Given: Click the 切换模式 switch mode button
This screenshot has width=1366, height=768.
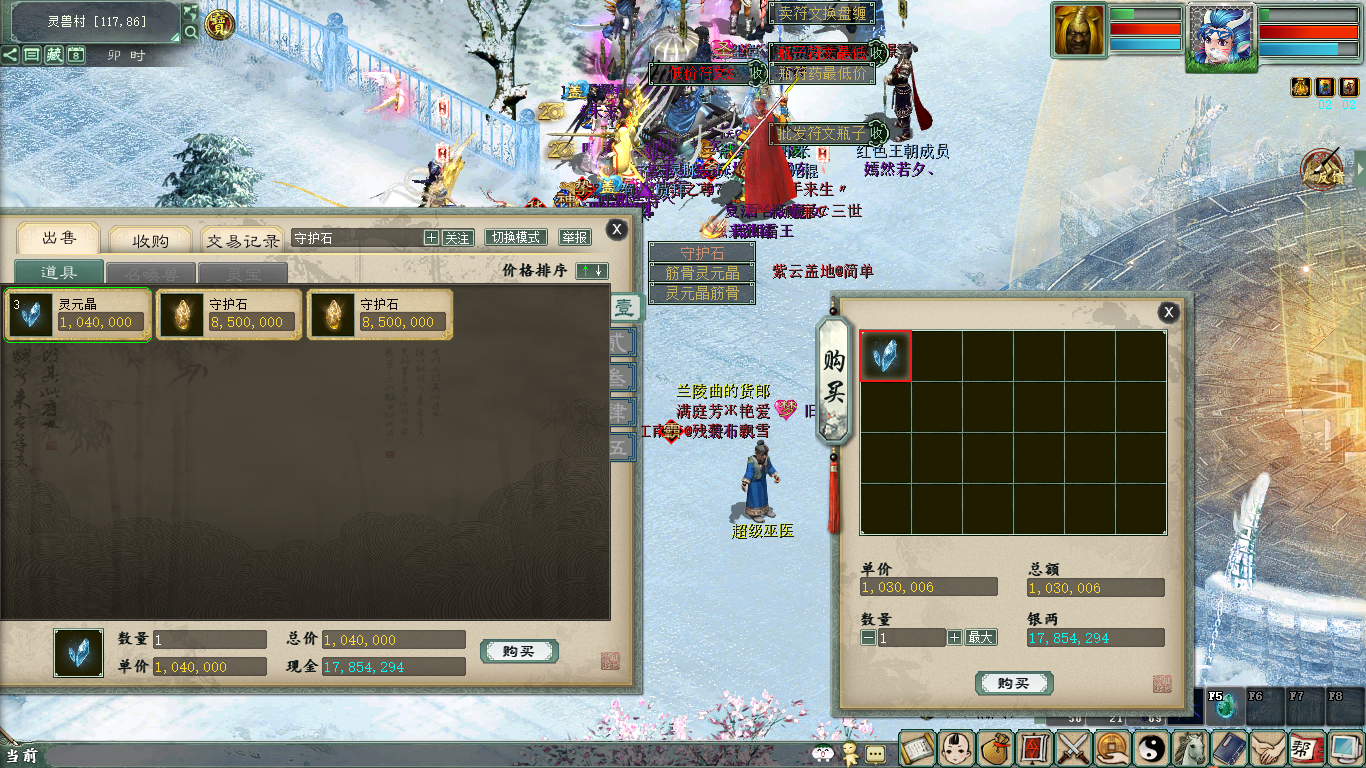Looking at the screenshot, I should (515, 238).
